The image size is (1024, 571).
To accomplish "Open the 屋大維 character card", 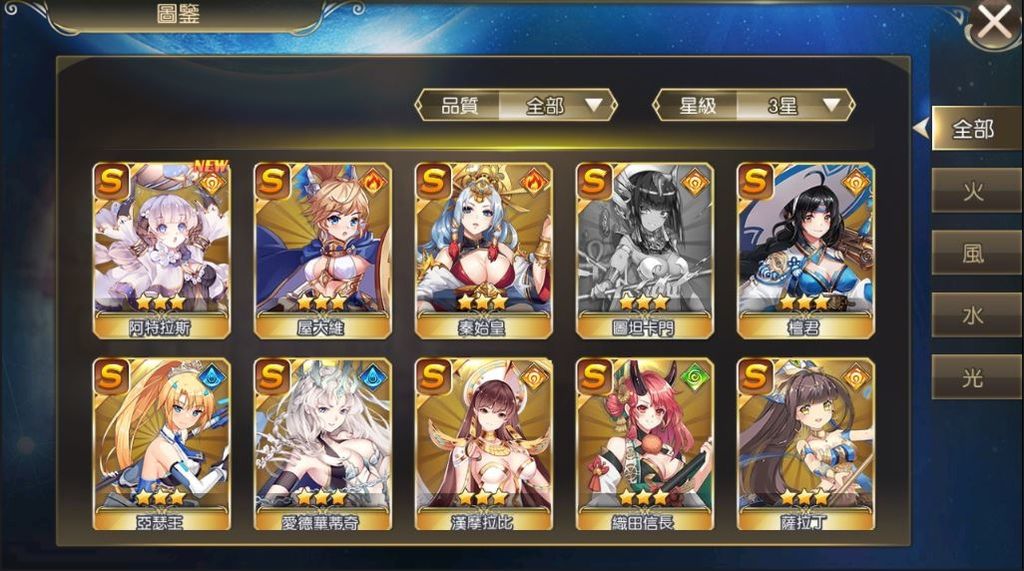I will coord(322,250).
